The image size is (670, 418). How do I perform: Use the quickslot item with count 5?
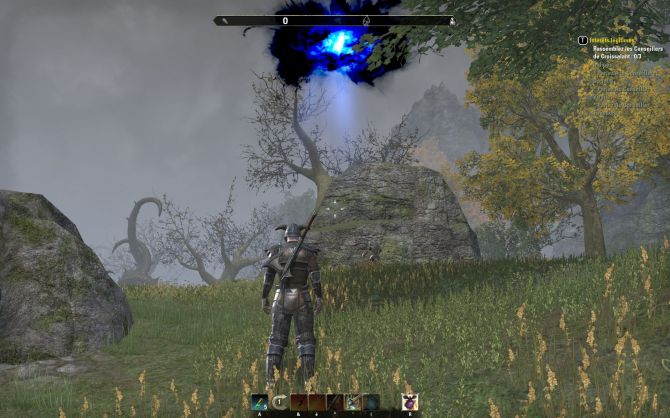tap(259, 402)
